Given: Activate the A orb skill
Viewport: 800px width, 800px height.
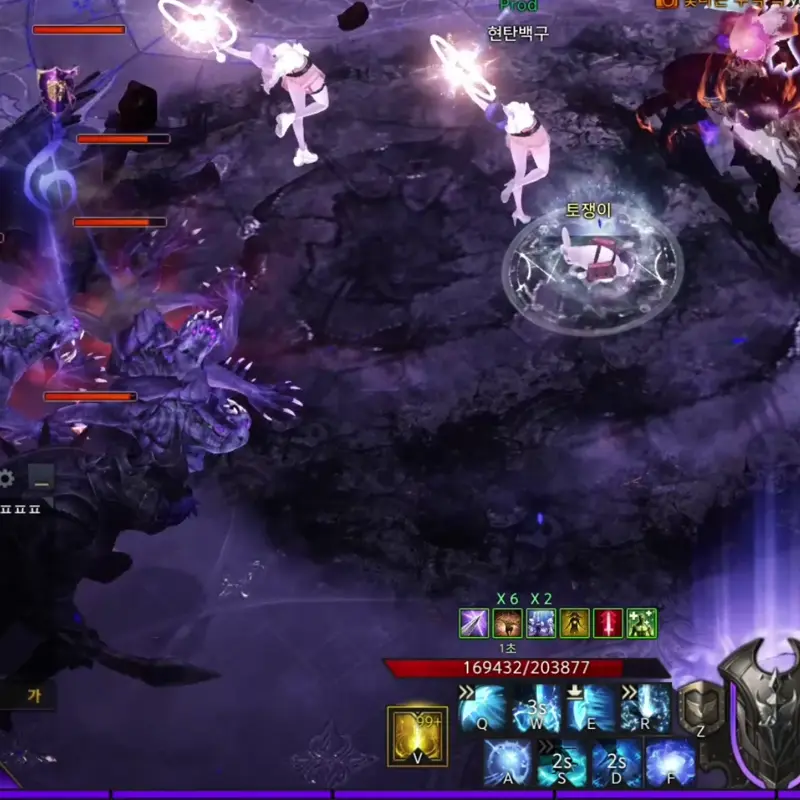Looking at the screenshot, I should coord(509,763).
